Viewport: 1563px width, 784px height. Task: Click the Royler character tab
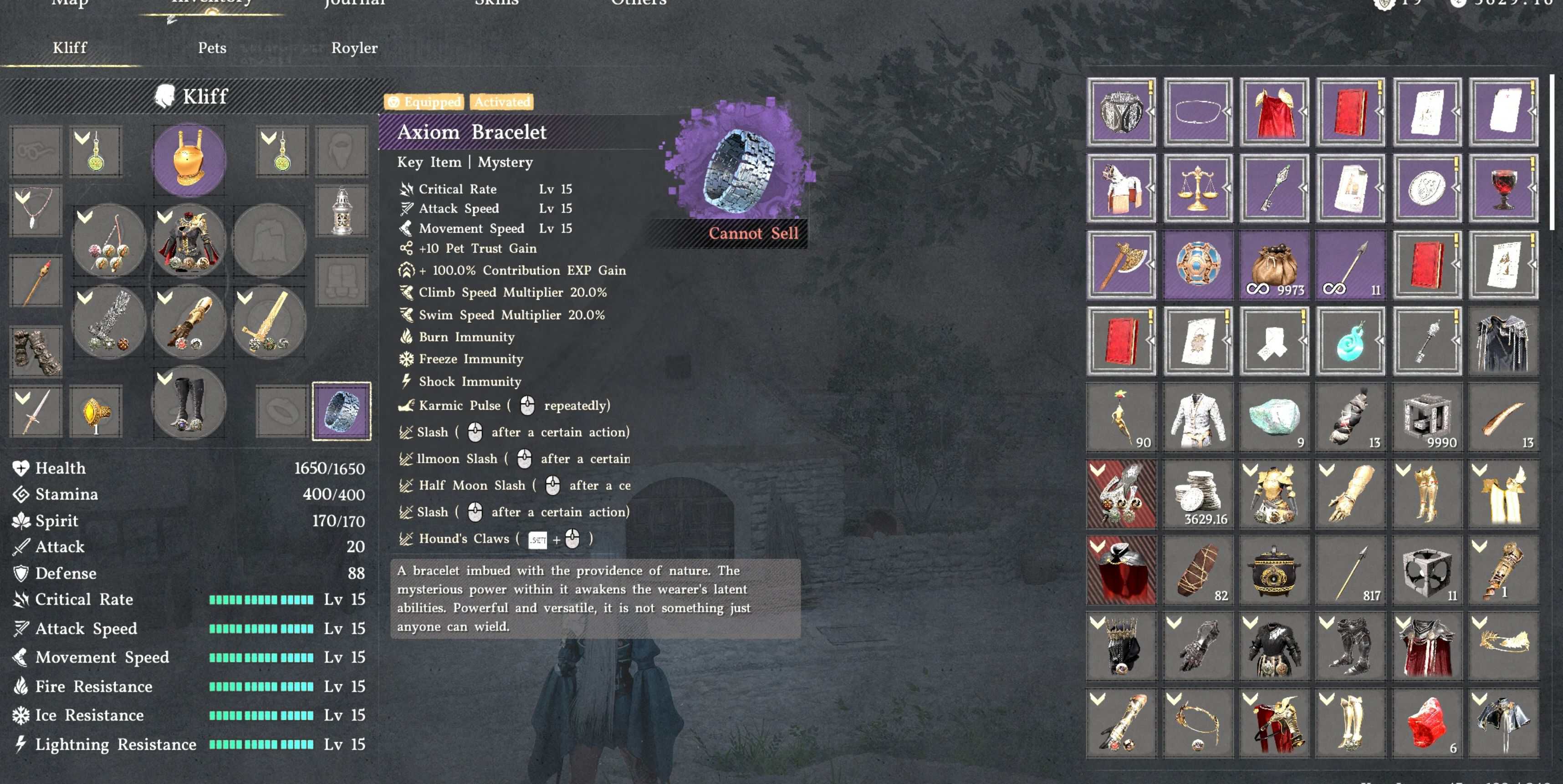click(x=354, y=48)
